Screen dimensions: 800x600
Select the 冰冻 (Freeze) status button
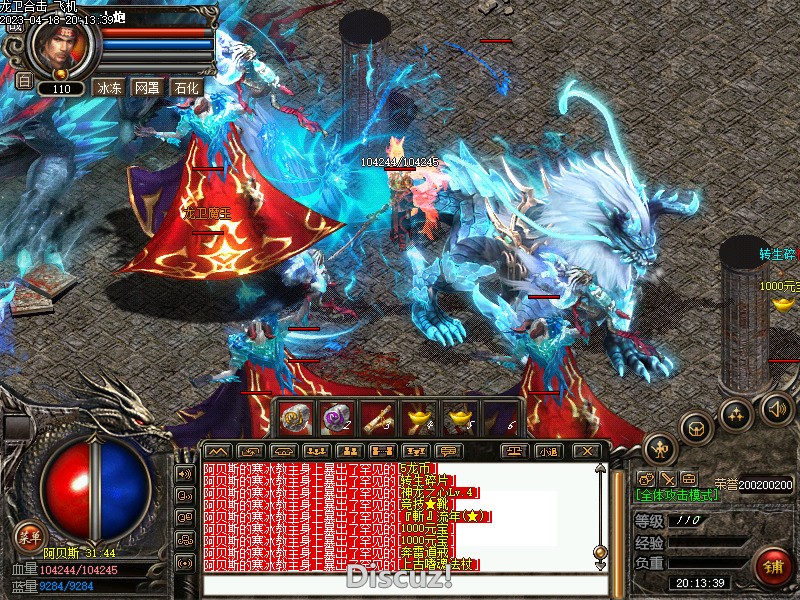point(107,88)
